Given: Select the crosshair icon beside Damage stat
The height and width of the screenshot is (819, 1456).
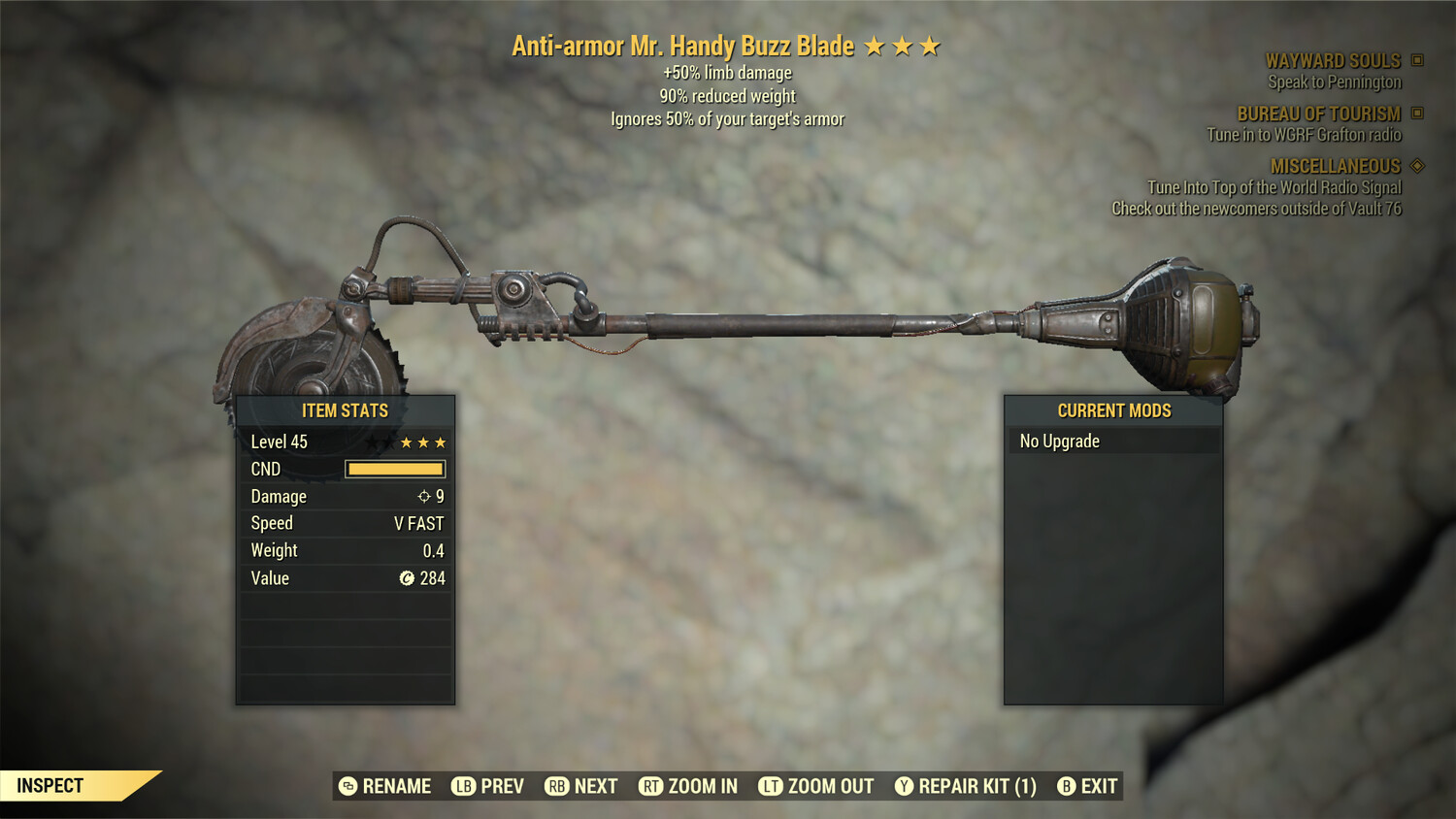Looking at the screenshot, I should pyautogui.click(x=422, y=496).
